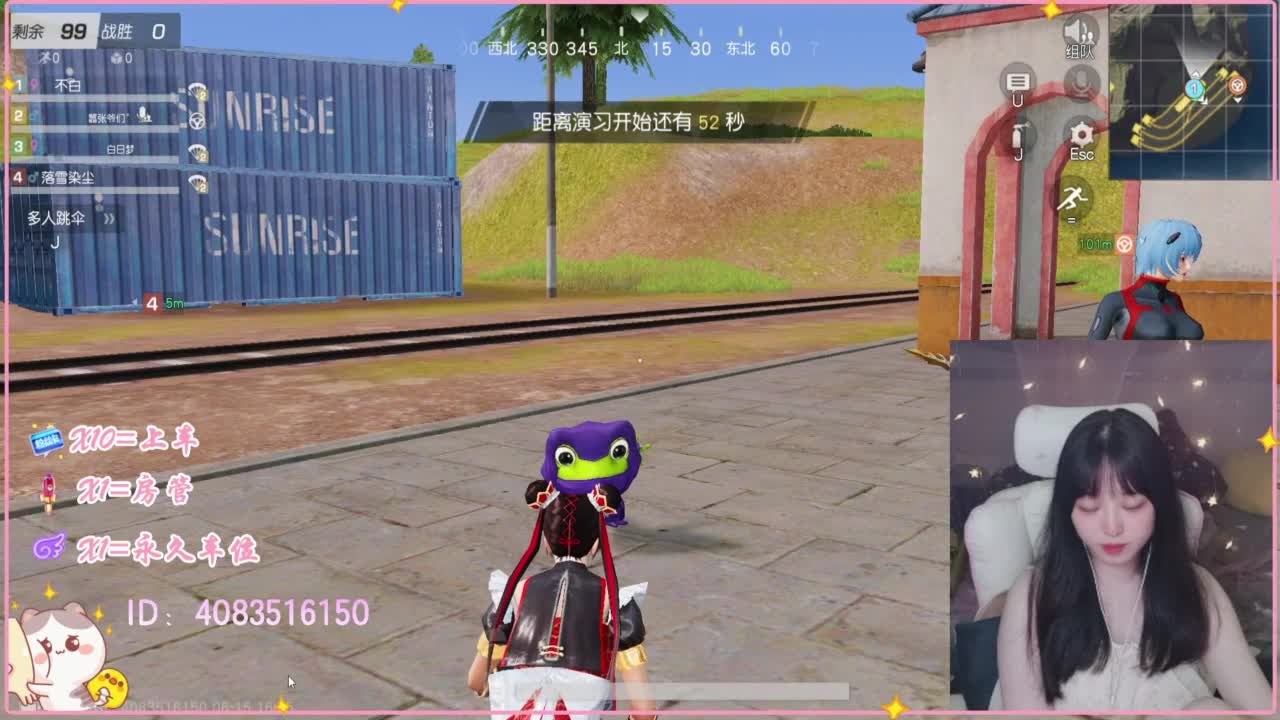Toggle the microphone icon below the team speaker
The height and width of the screenshot is (720, 1280).
coord(1080,82)
